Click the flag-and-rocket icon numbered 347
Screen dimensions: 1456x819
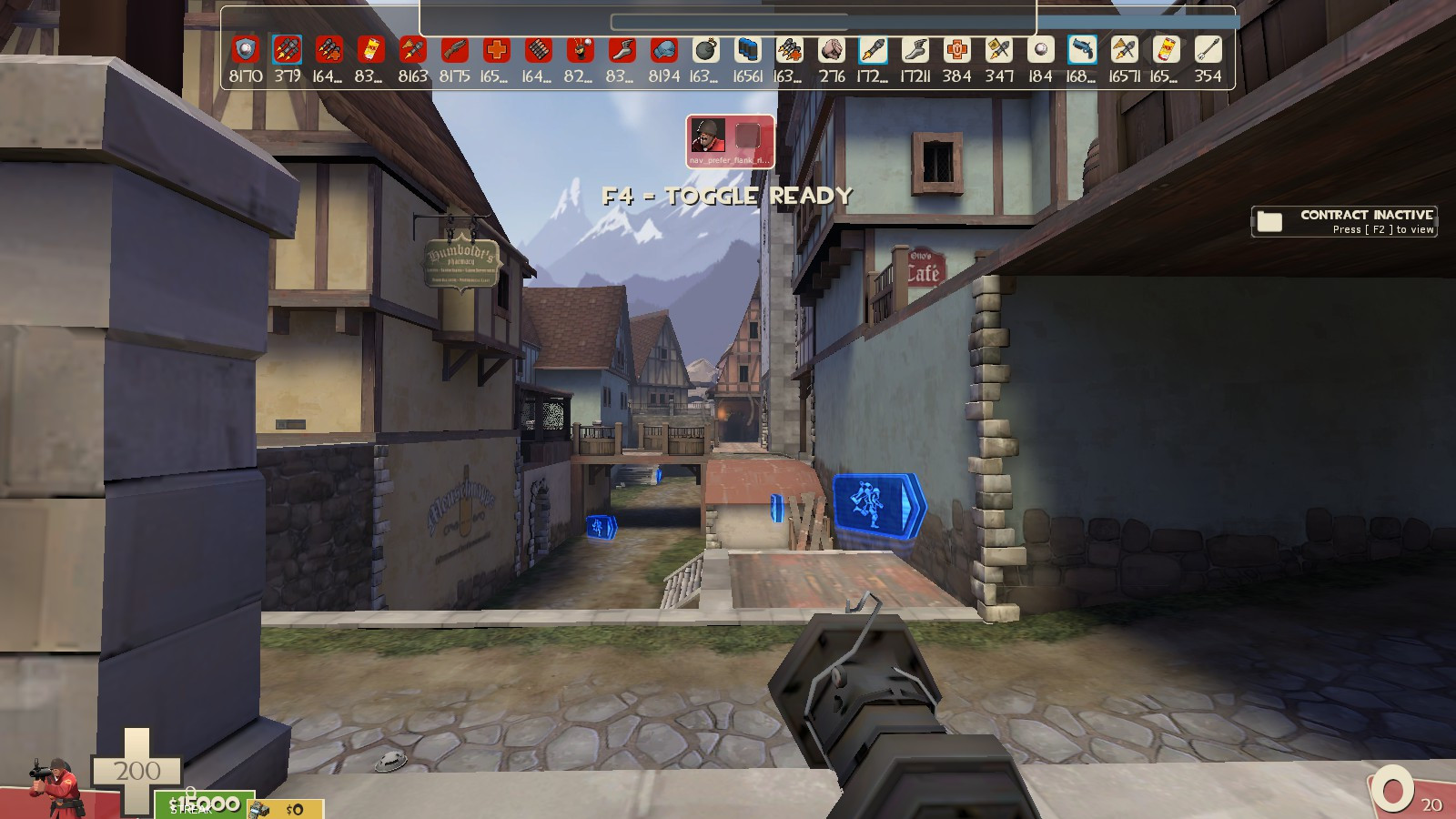[x=998, y=50]
